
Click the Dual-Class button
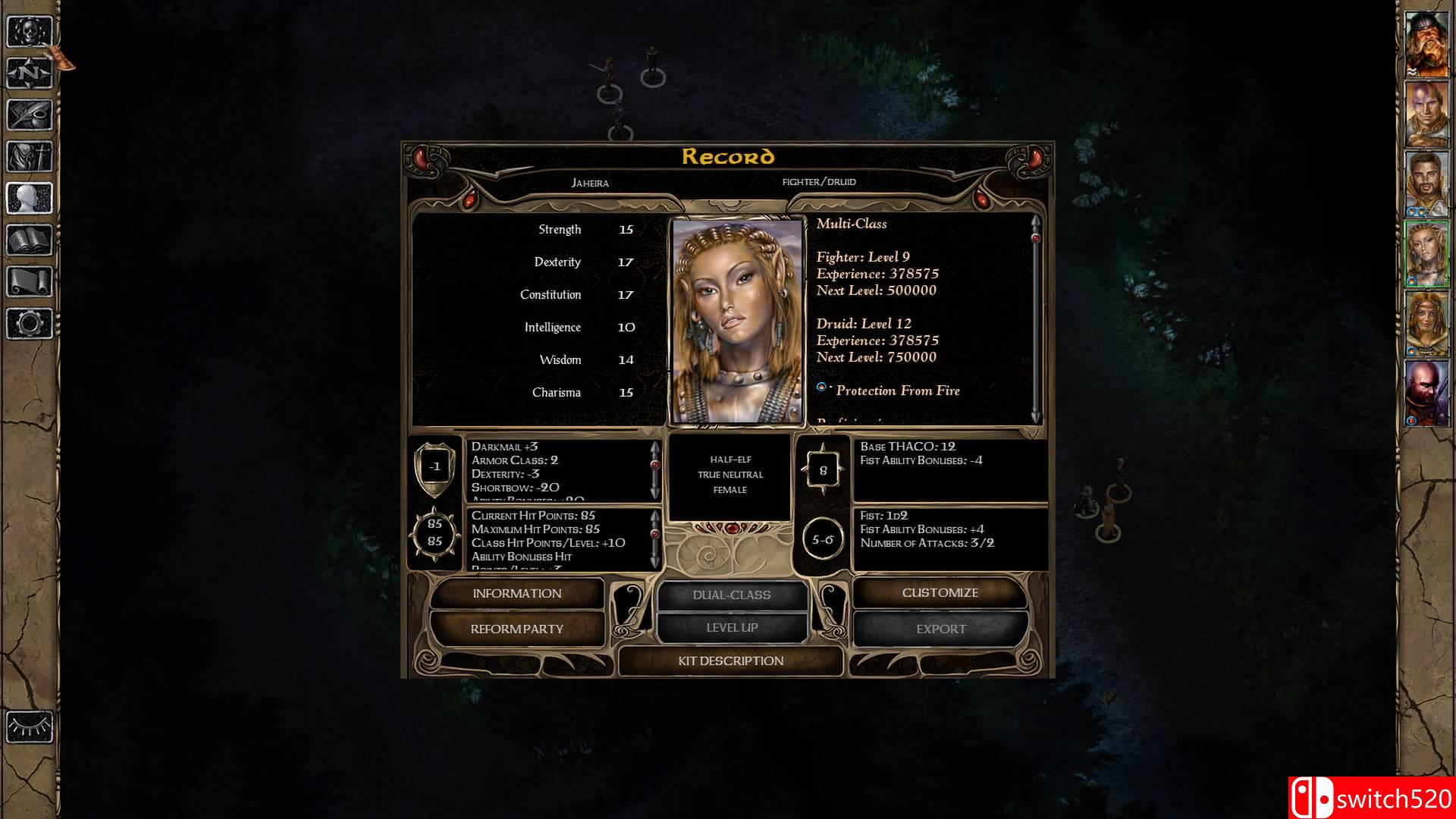tap(732, 595)
